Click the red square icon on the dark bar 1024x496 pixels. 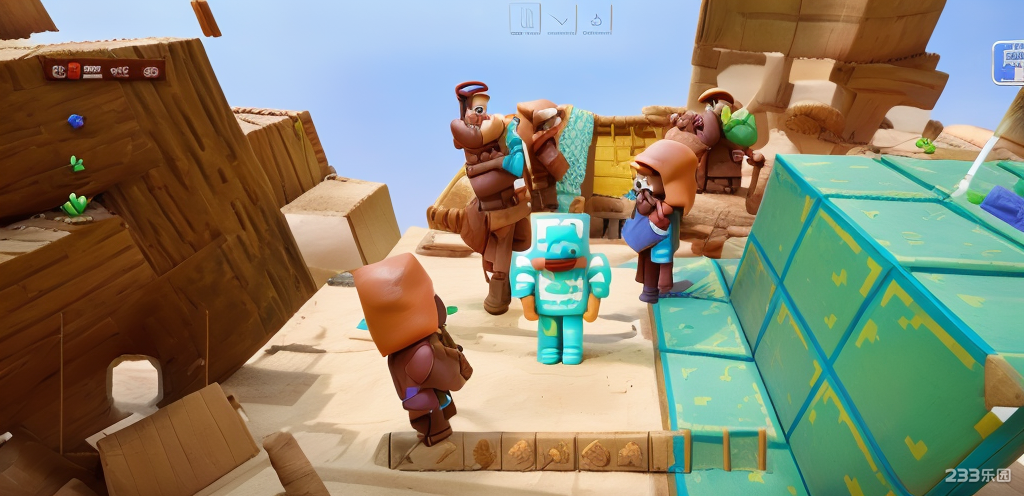(x=74, y=70)
